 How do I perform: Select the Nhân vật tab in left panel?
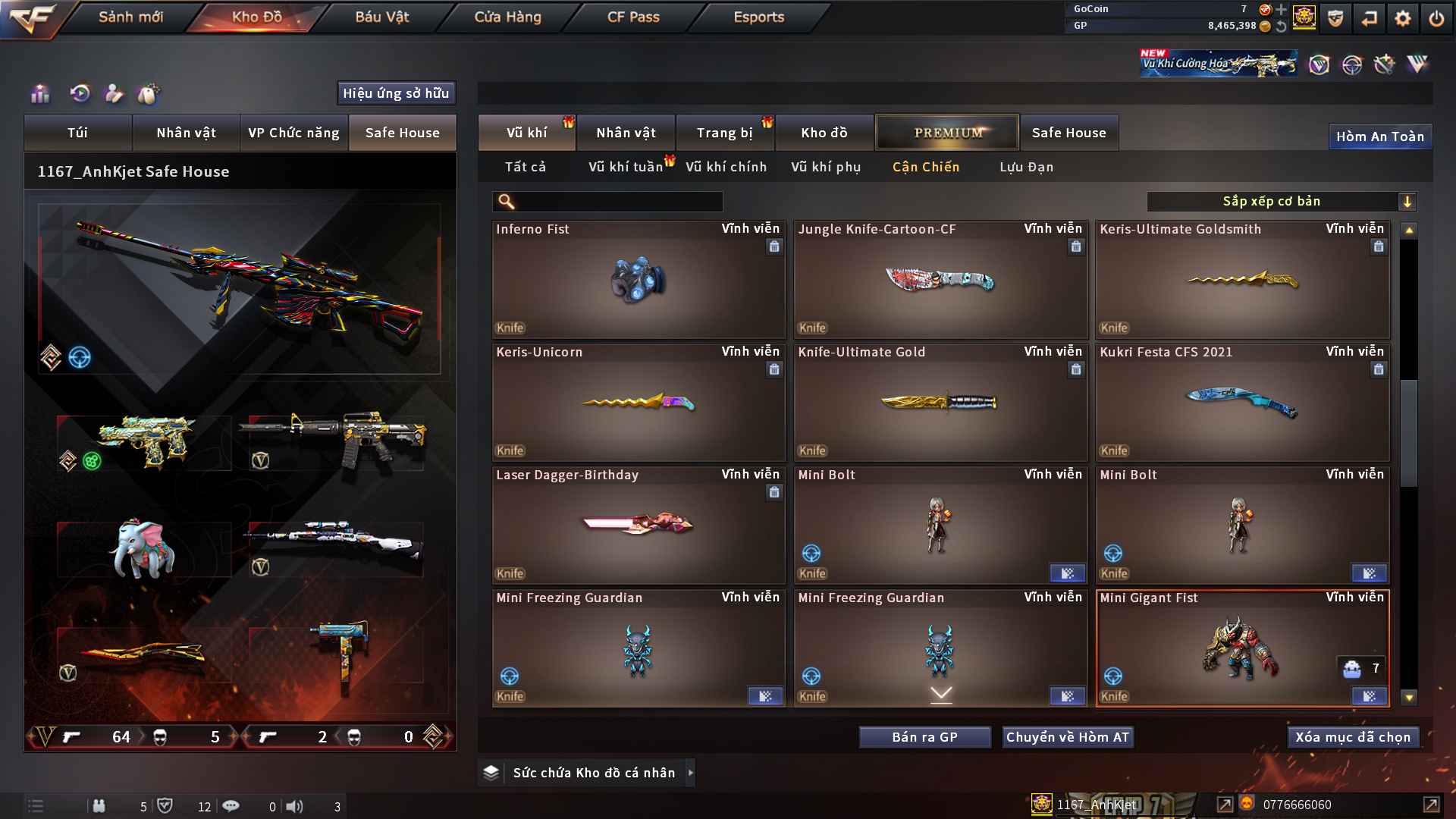(186, 133)
